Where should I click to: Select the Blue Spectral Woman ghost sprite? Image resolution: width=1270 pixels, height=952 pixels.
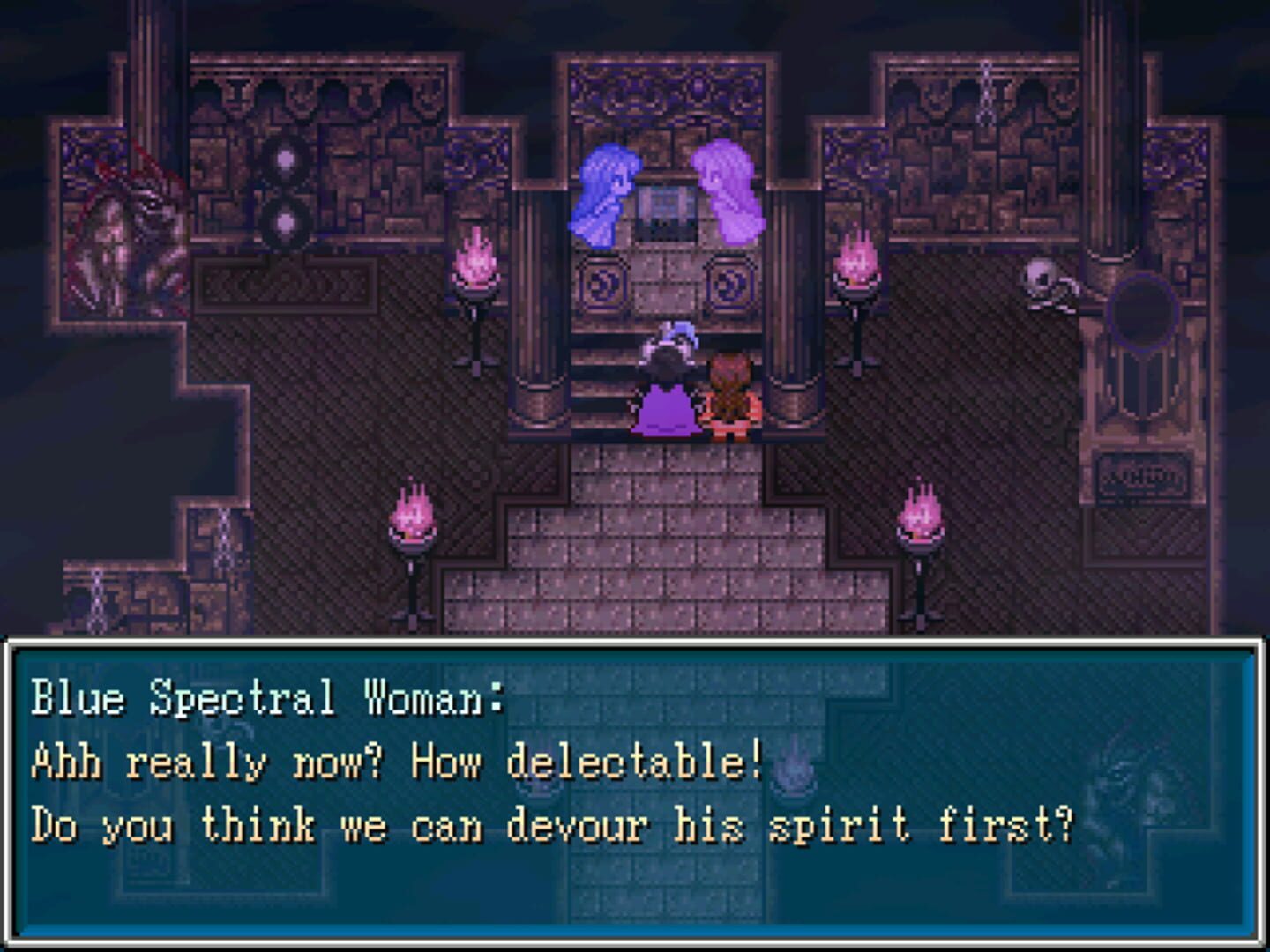[x=602, y=190]
